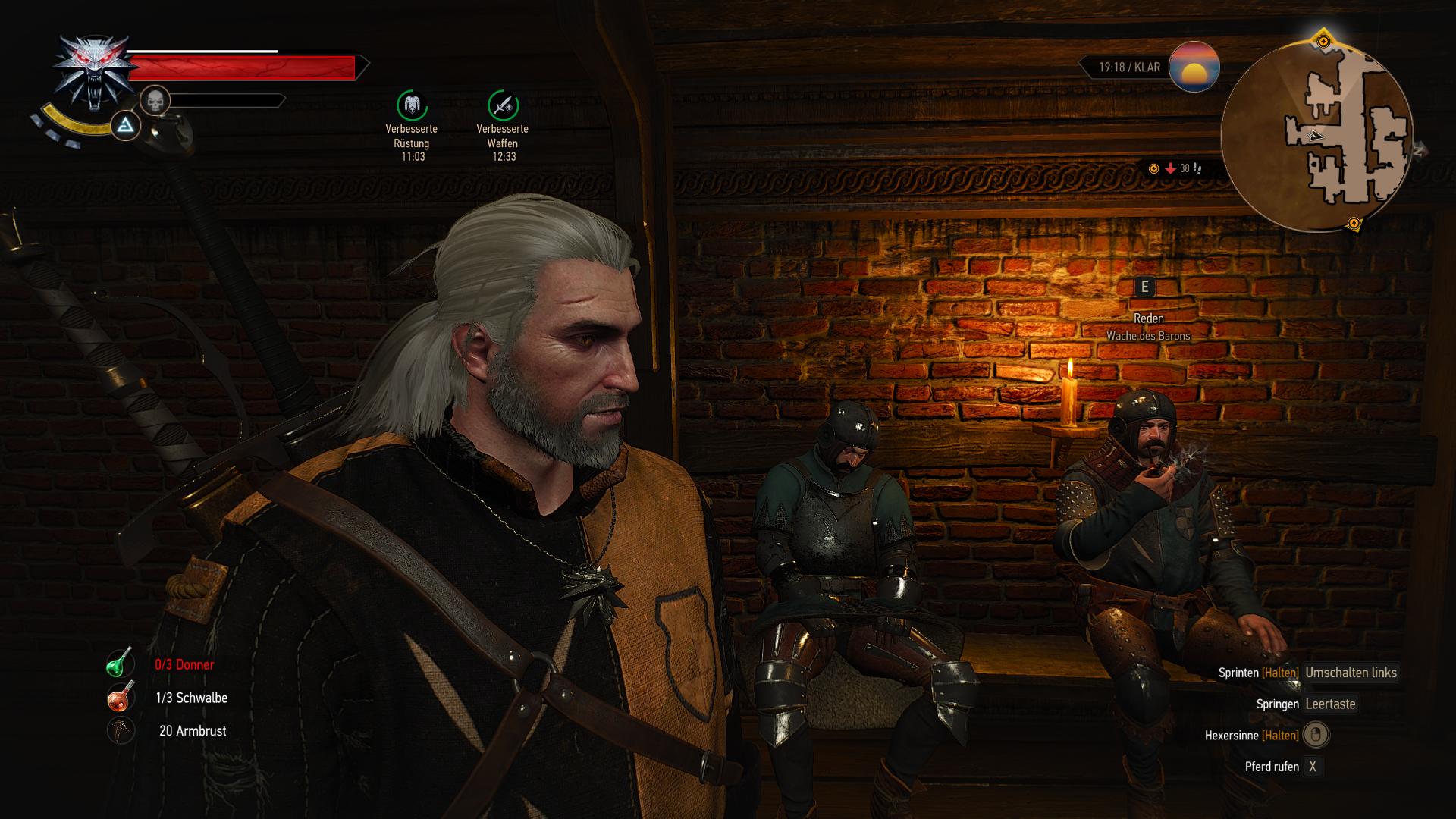Screen dimensions: 1456x819
Task: Click the circular minimap
Action: (1316, 136)
